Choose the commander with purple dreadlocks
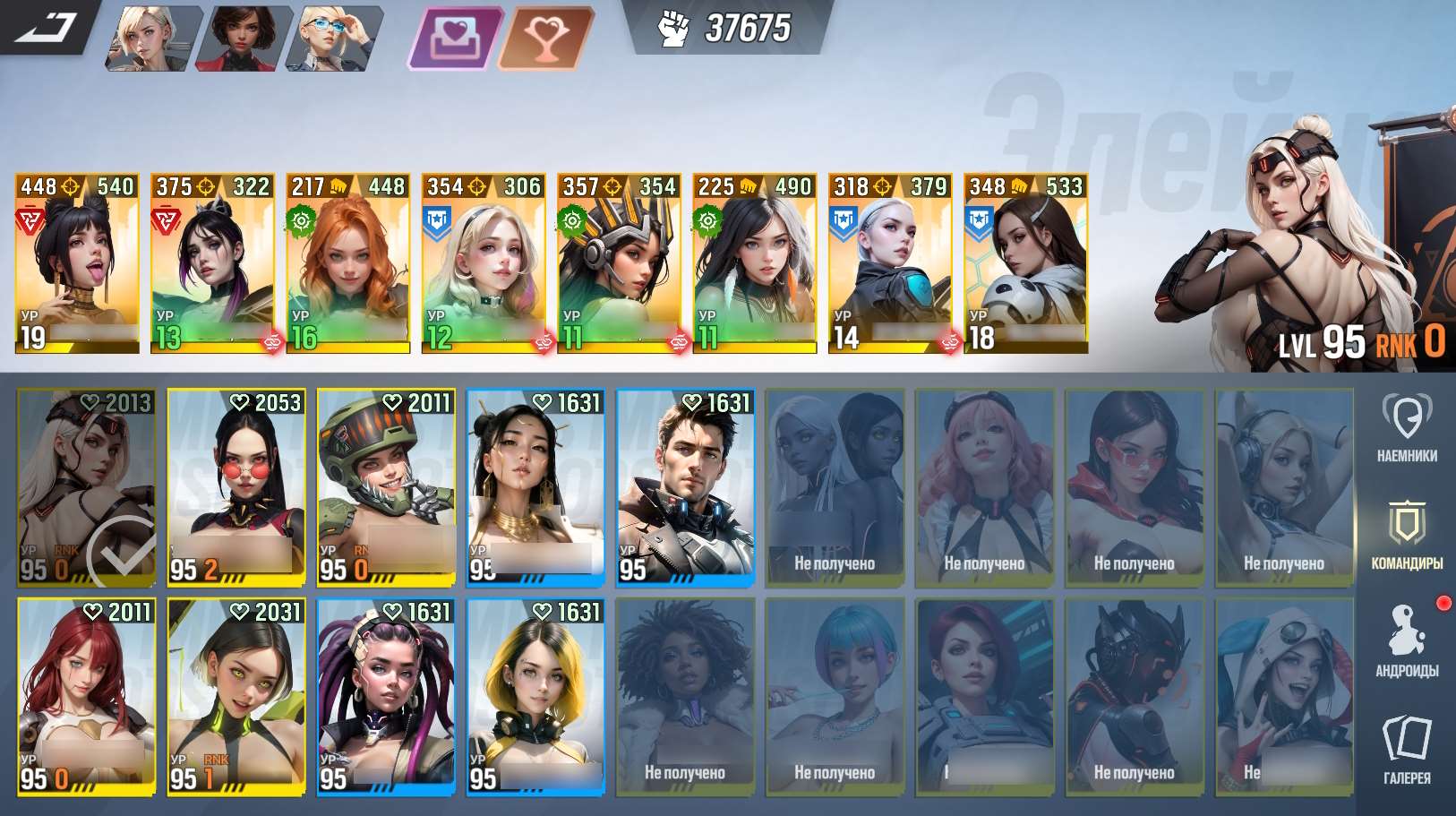This screenshot has height=816, width=1456. [x=386, y=696]
